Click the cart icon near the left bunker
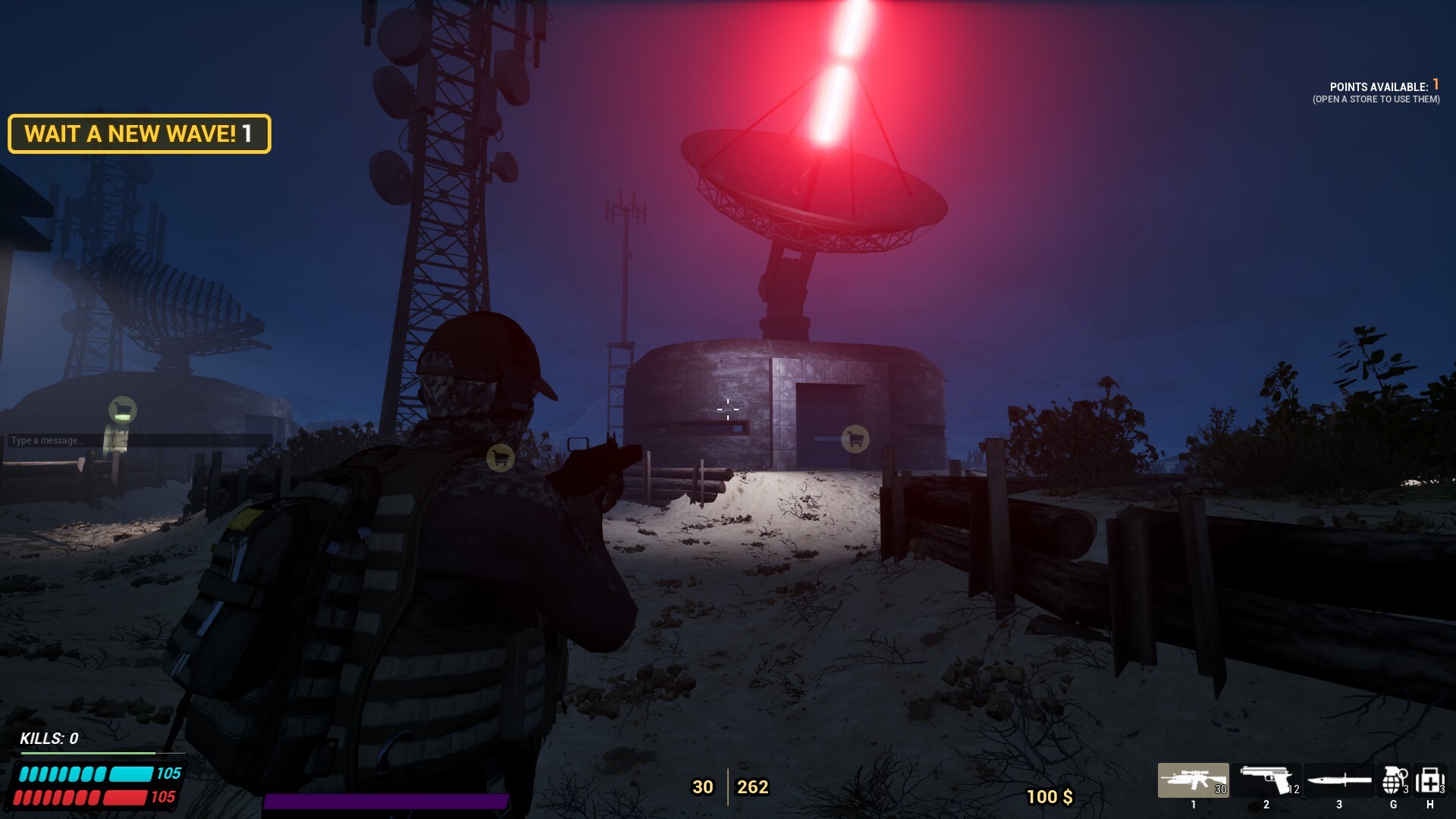 121,410
